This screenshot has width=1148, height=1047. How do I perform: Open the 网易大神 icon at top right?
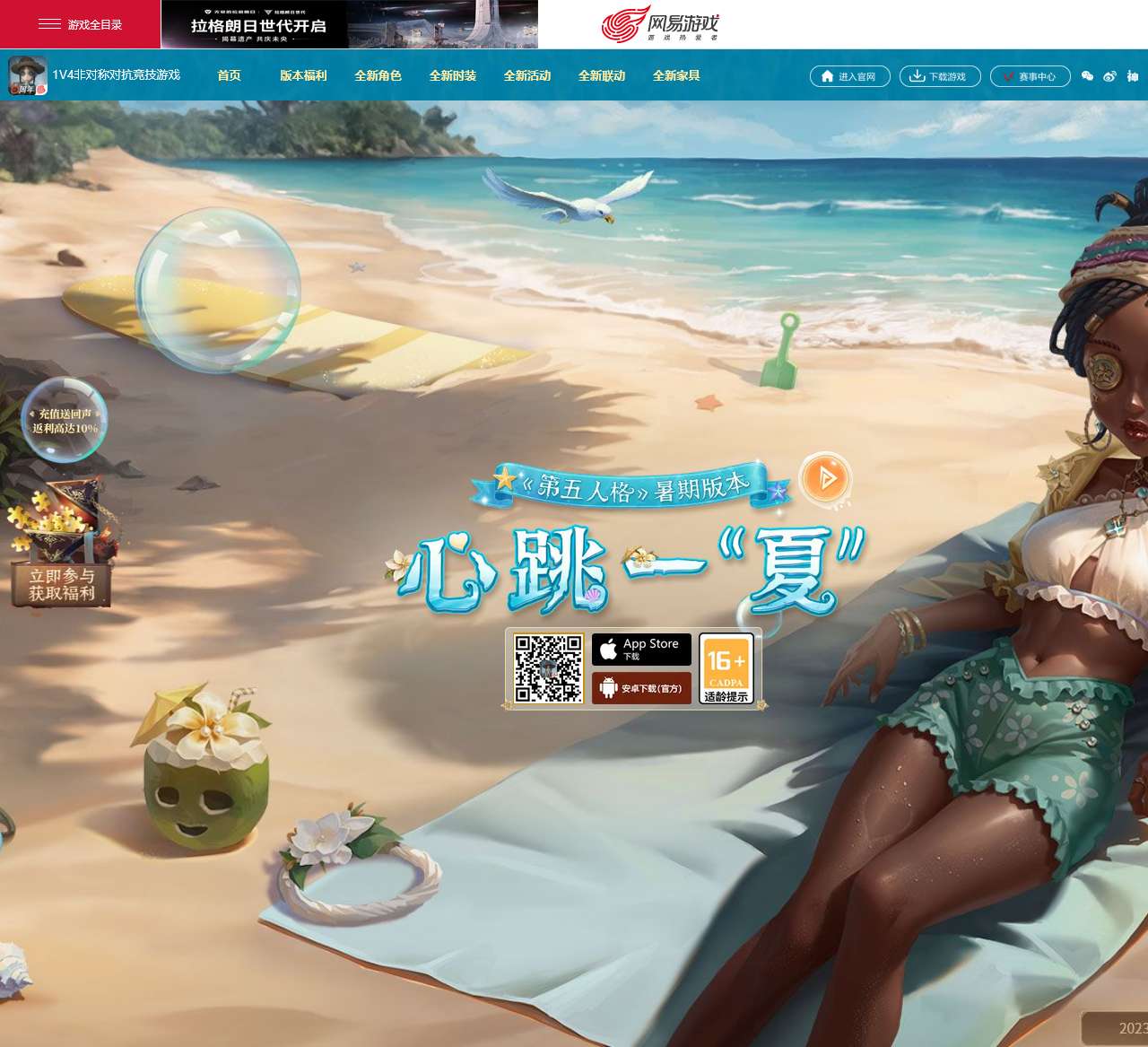1132,76
